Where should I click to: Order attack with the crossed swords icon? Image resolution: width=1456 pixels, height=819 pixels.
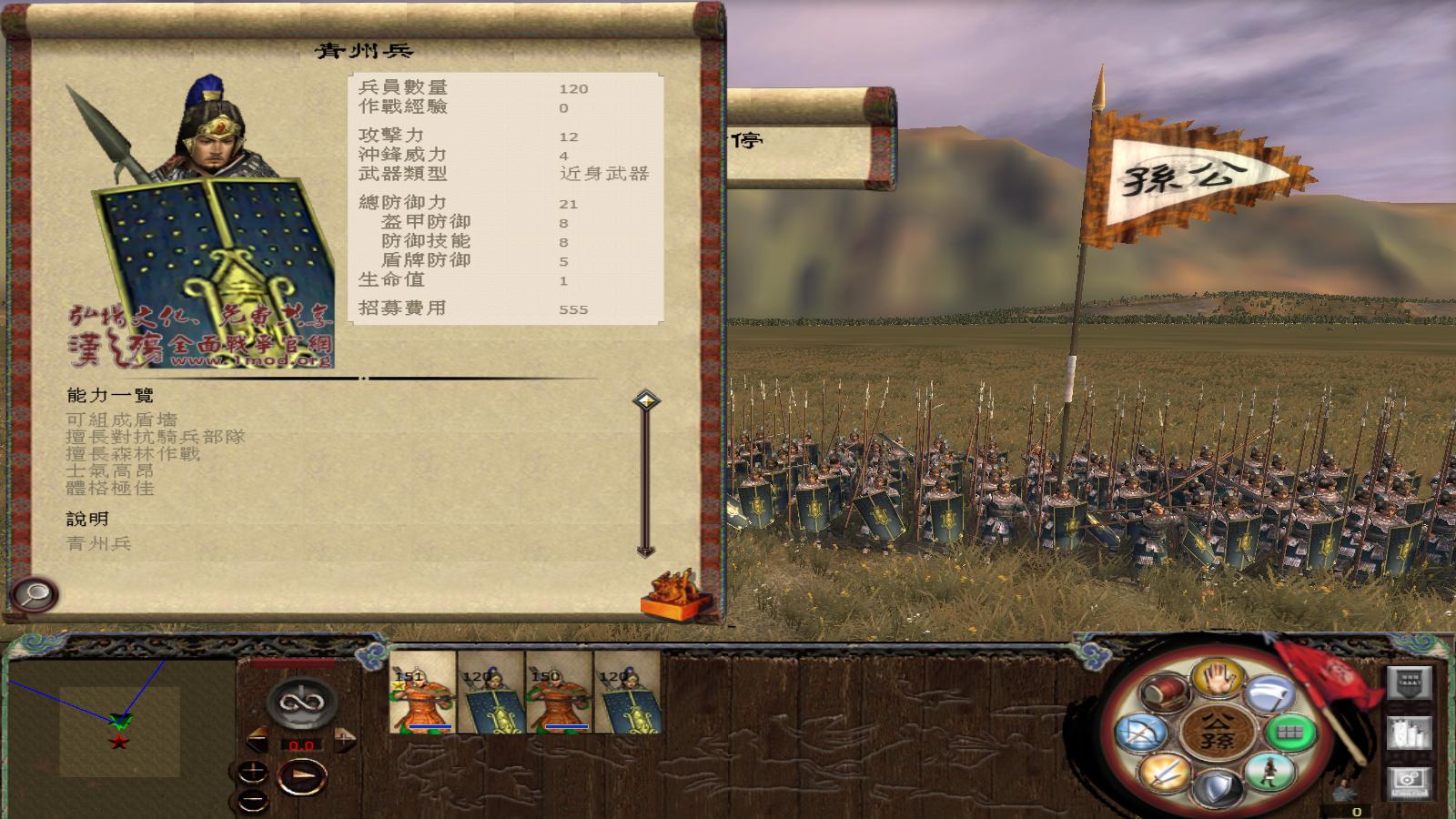click(x=1165, y=772)
